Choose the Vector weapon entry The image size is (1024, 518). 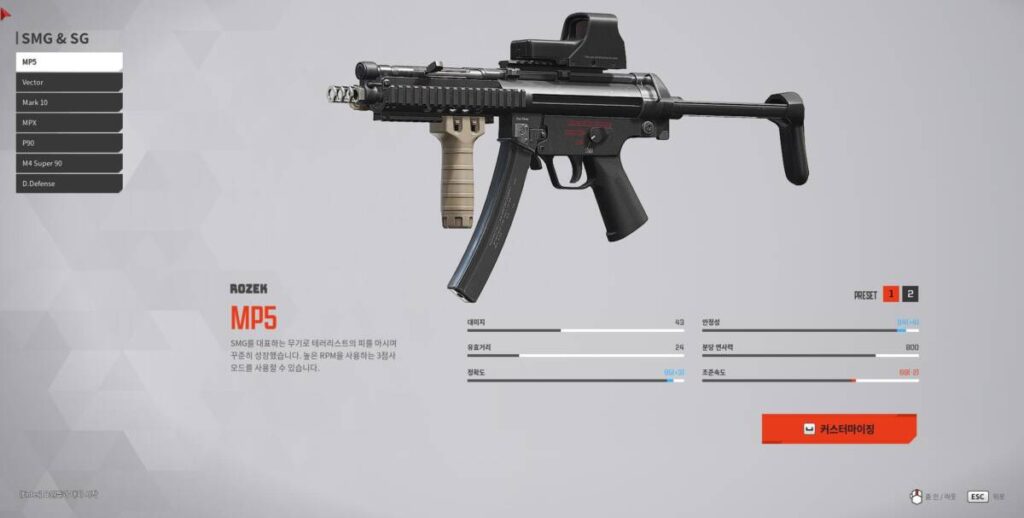[x=69, y=82]
